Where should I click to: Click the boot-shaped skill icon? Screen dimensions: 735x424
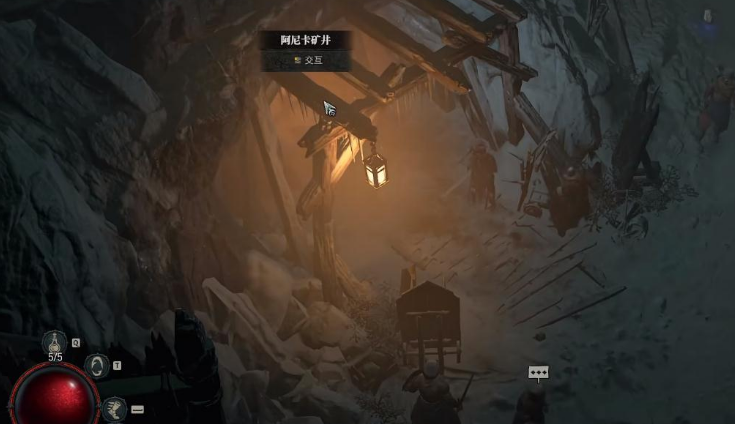click(114, 409)
